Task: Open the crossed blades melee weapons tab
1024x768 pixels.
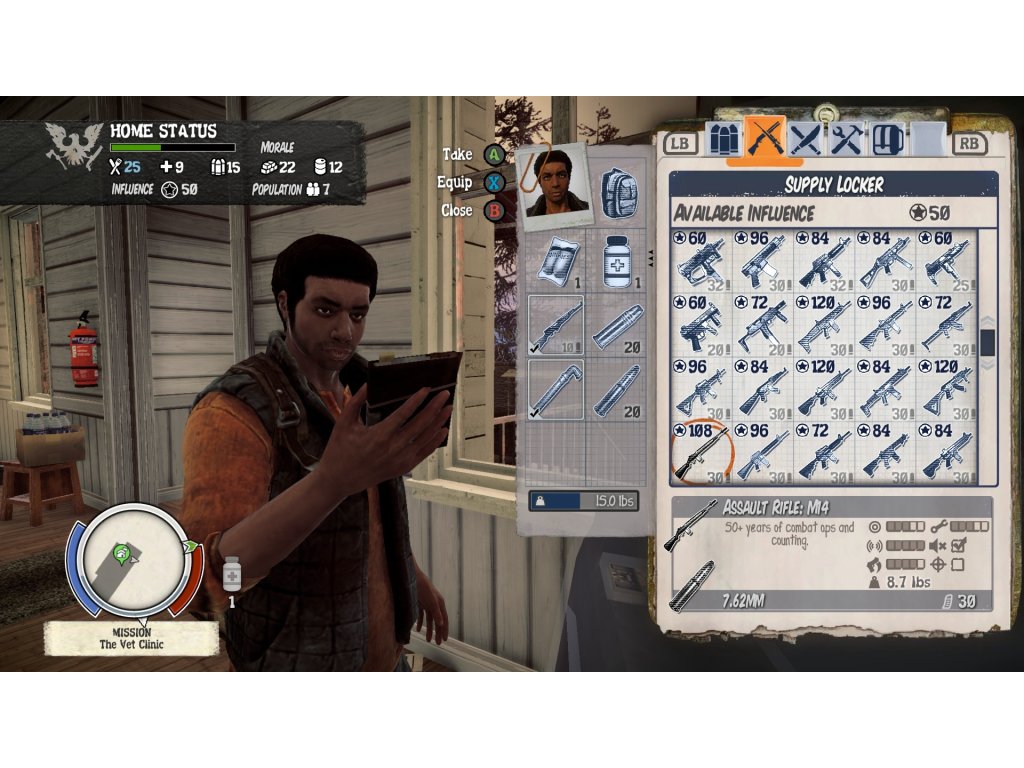Action: tap(806, 140)
